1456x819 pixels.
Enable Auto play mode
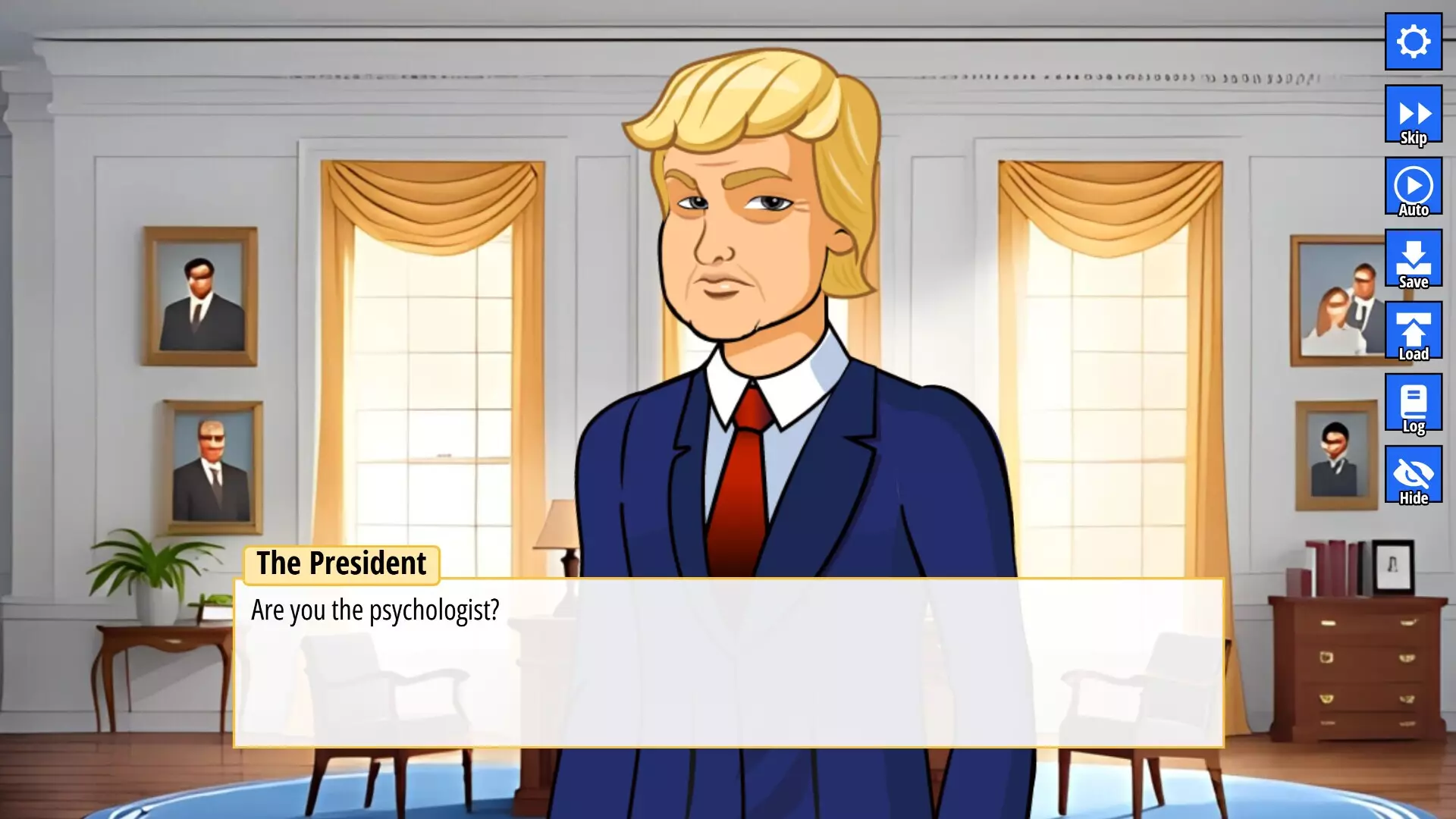coord(1413,186)
